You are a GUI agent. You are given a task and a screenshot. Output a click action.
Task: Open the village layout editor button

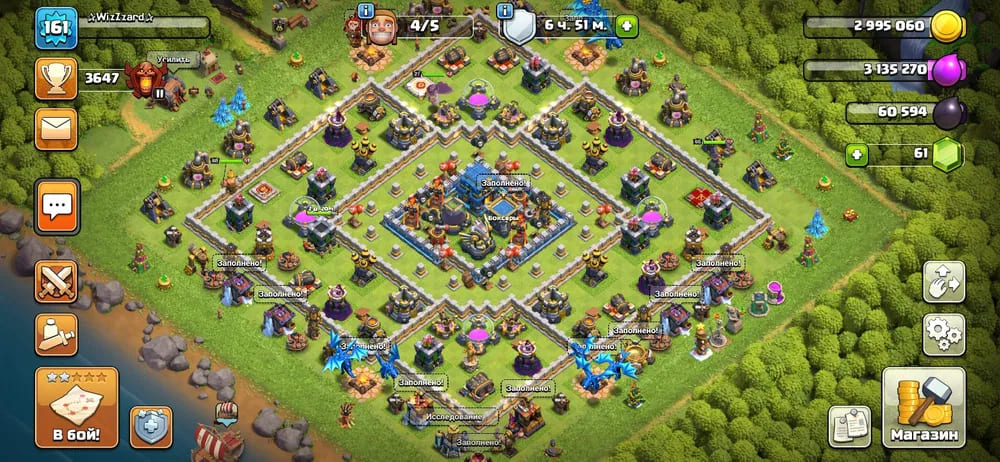click(x=943, y=281)
